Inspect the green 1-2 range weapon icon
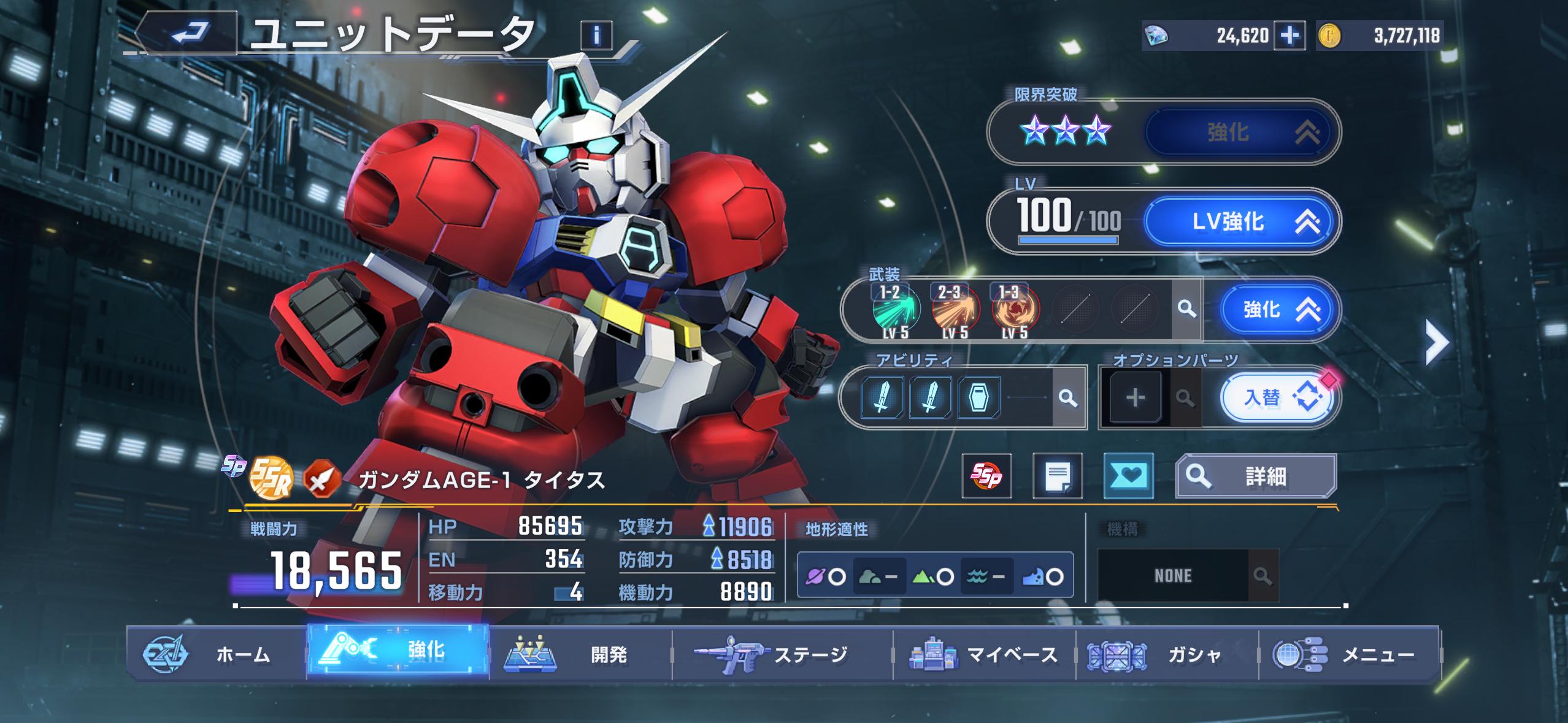 (x=896, y=310)
